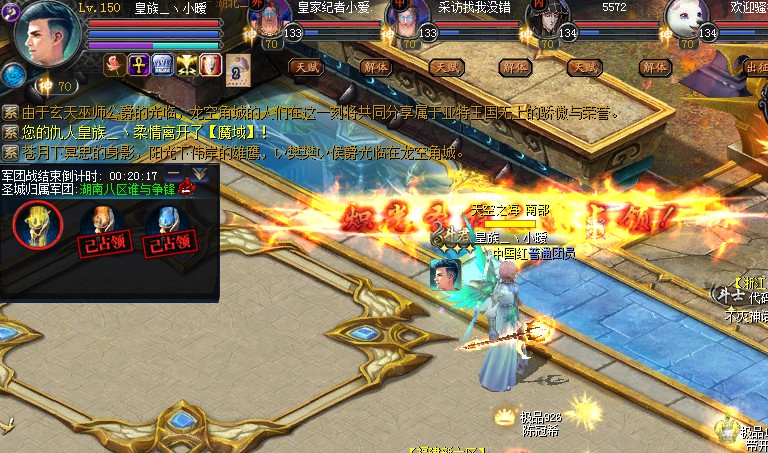This screenshot has width=768, height=453.
Task: Minimize the legion war panel
Action: [x=175, y=175]
